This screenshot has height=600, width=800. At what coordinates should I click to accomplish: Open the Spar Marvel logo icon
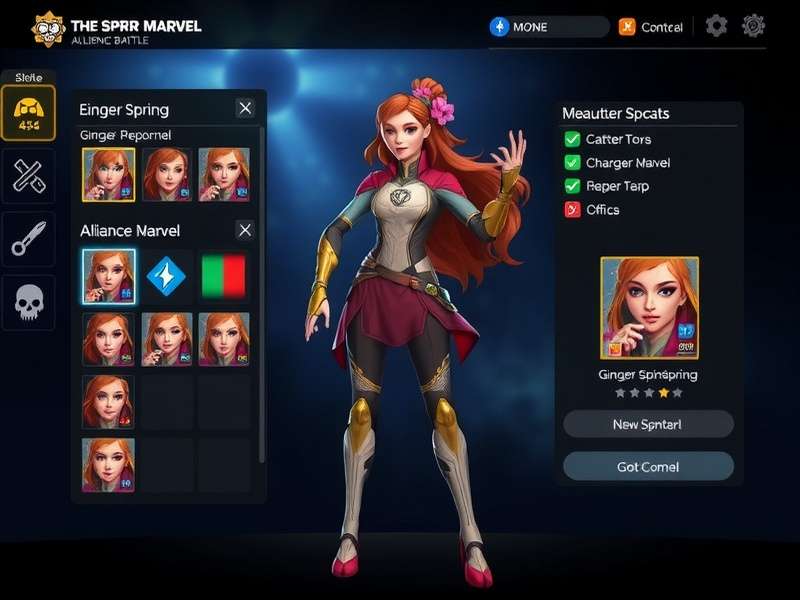pyautogui.click(x=48, y=28)
